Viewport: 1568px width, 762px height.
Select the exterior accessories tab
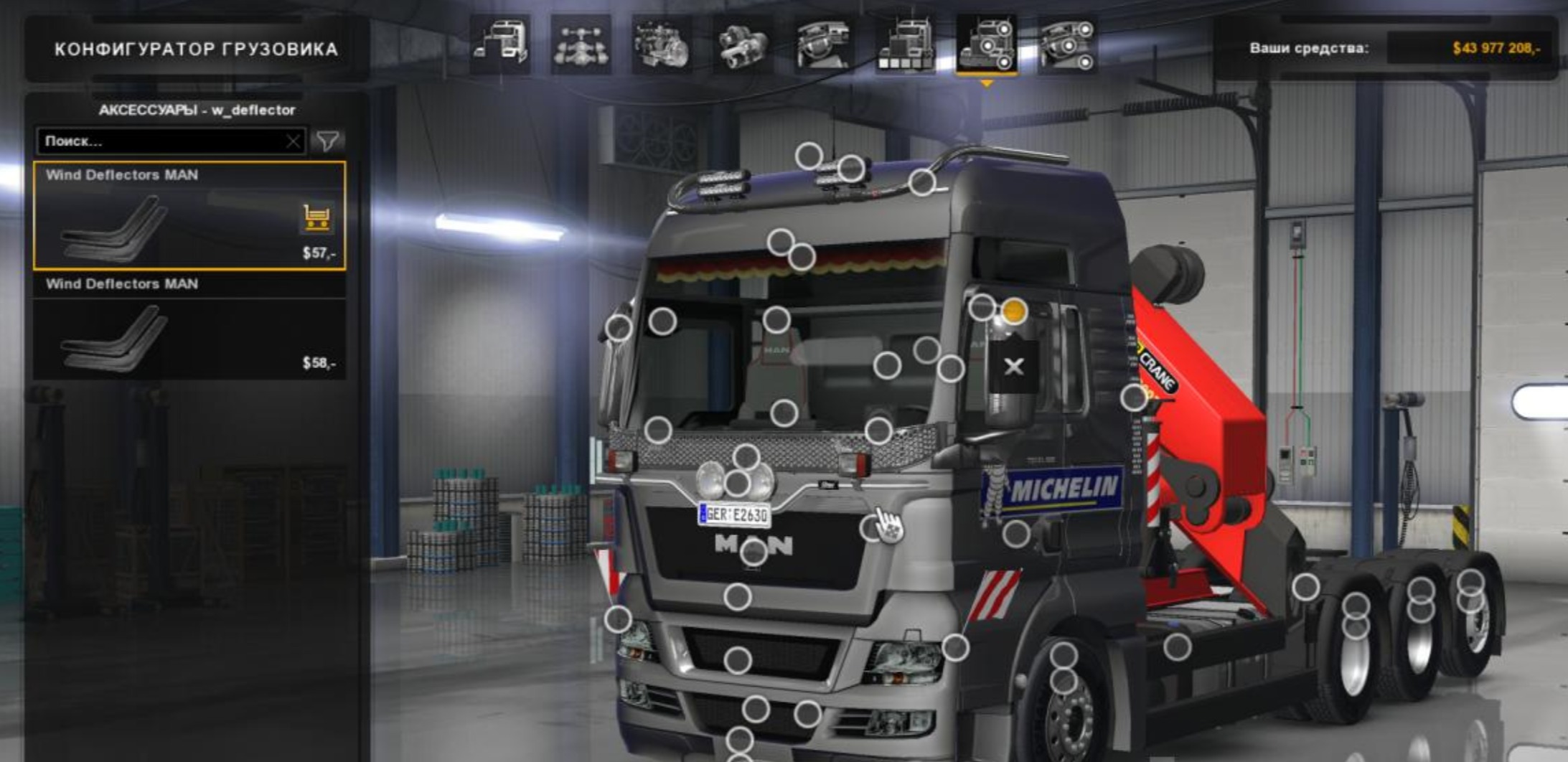(x=987, y=44)
